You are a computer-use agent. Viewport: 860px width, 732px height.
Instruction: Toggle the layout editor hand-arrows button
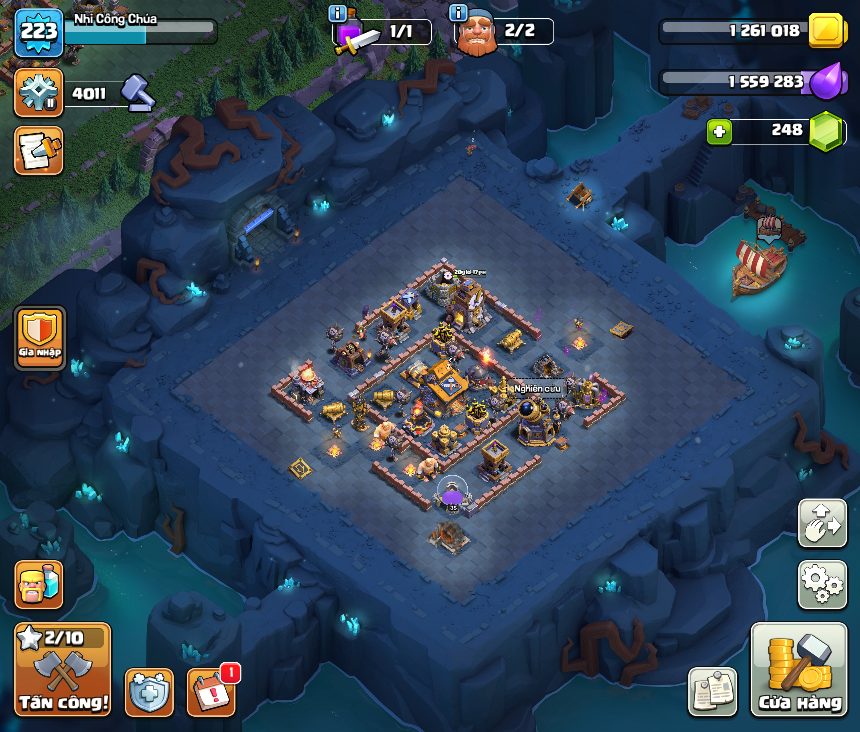pyautogui.click(x=822, y=523)
